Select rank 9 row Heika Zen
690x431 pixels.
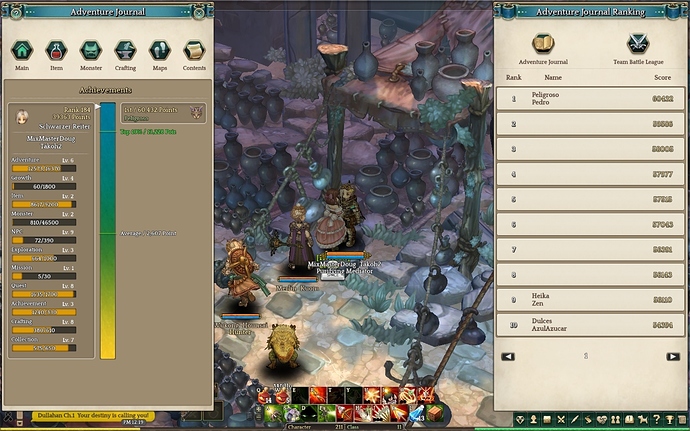point(588,299)
